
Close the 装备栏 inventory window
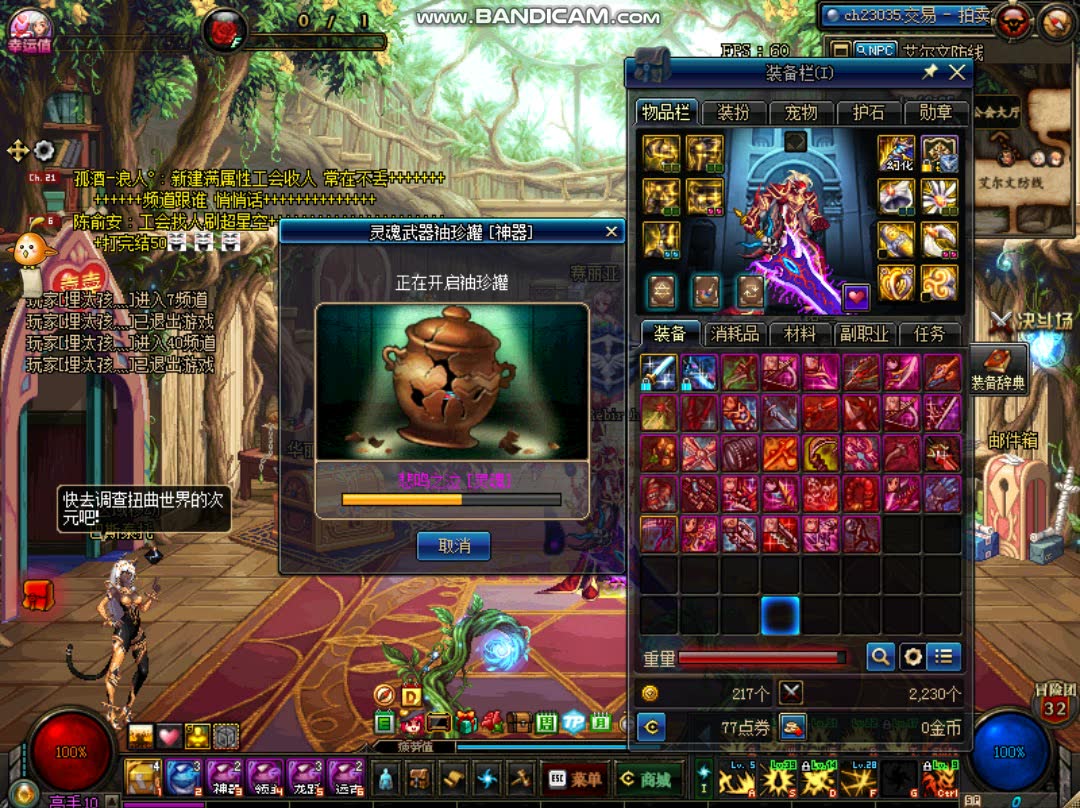click(957, 72)
